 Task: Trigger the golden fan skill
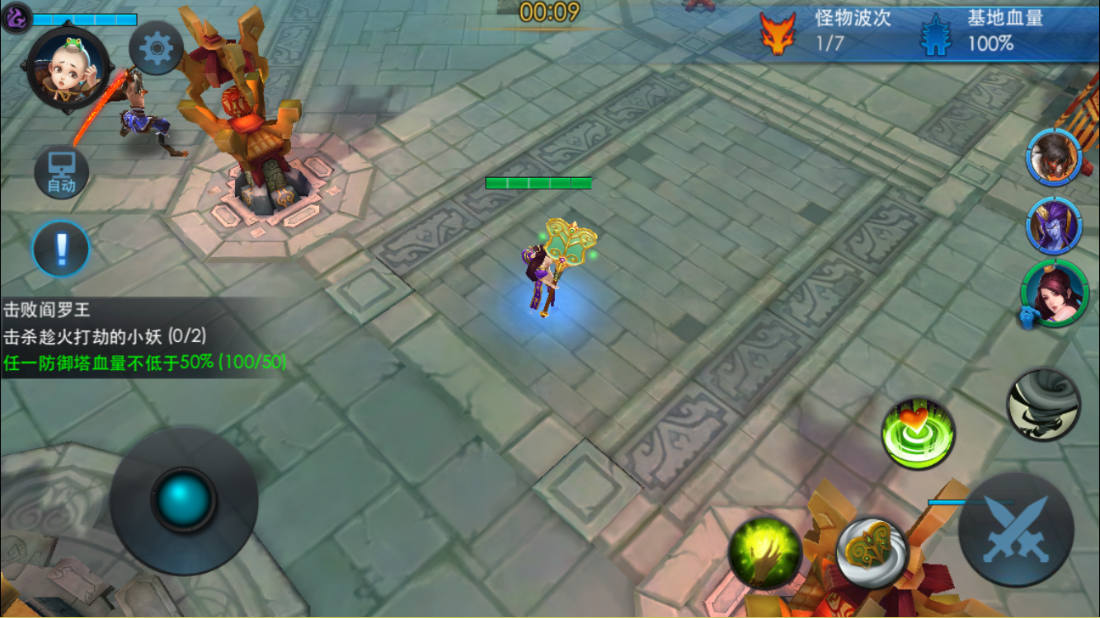(x=871, y=552)
